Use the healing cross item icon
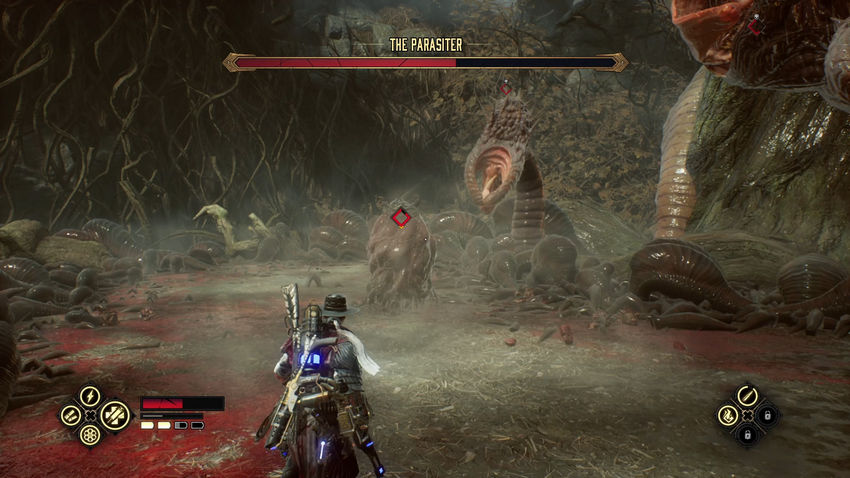The width and height of the screenshot is (850, 478). tap(115, 414)
